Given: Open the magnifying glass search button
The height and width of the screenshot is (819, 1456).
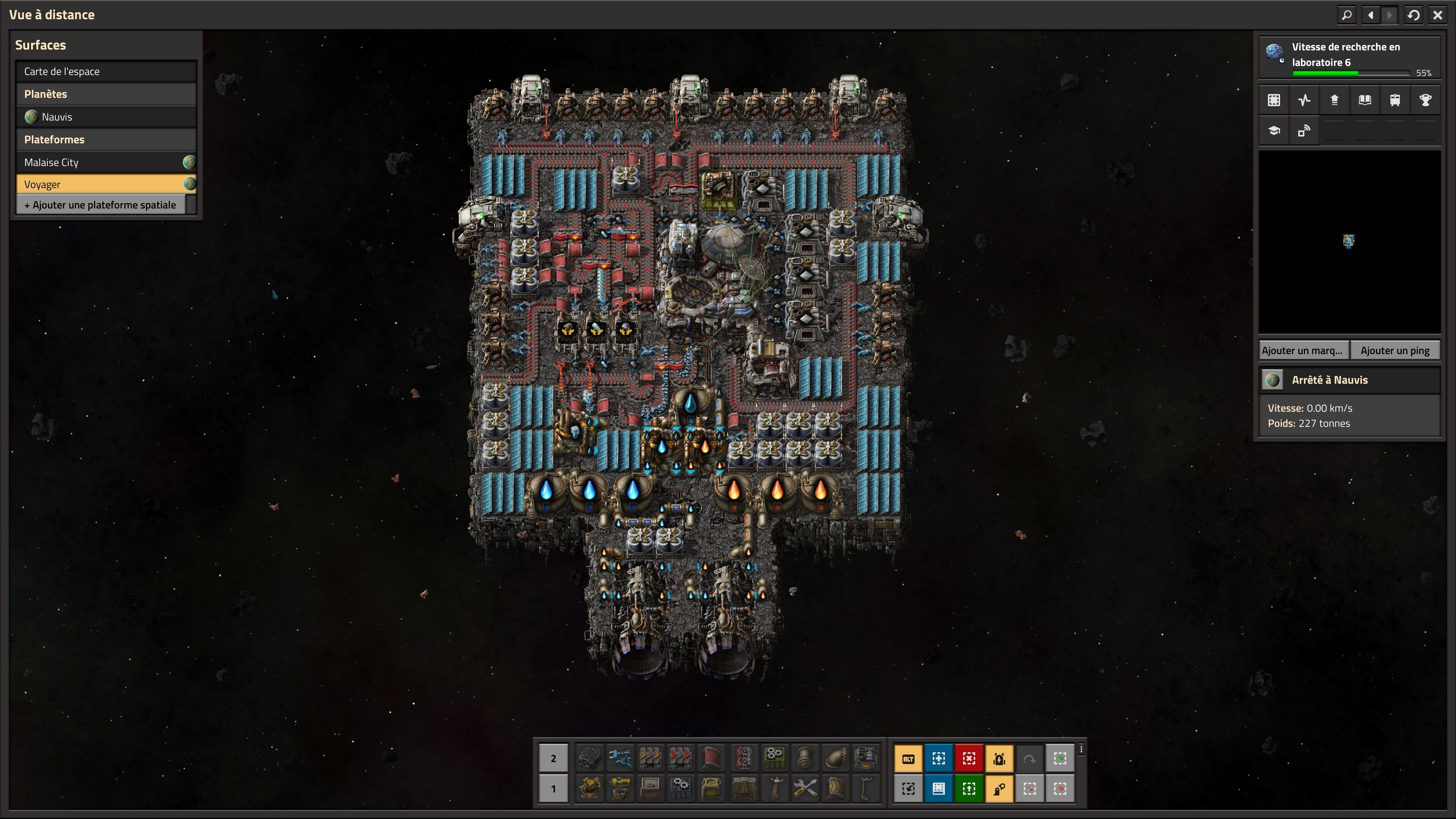Looking at the screenshot, I should click(x=1347, y=15).
